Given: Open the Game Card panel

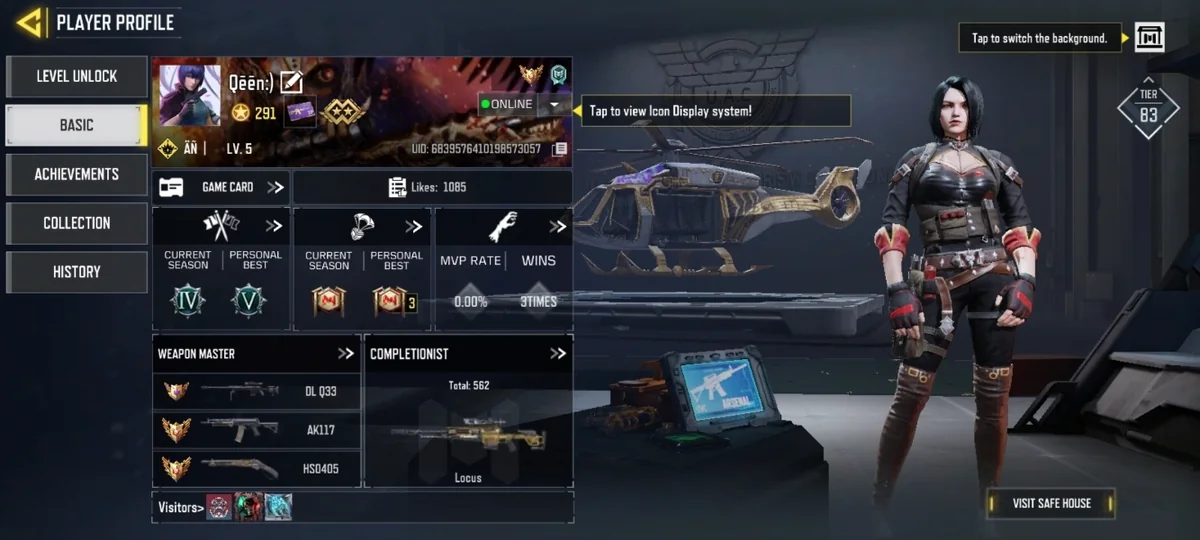Looking at the screenshot, I should pyautogui.click(x=221, y=187).
